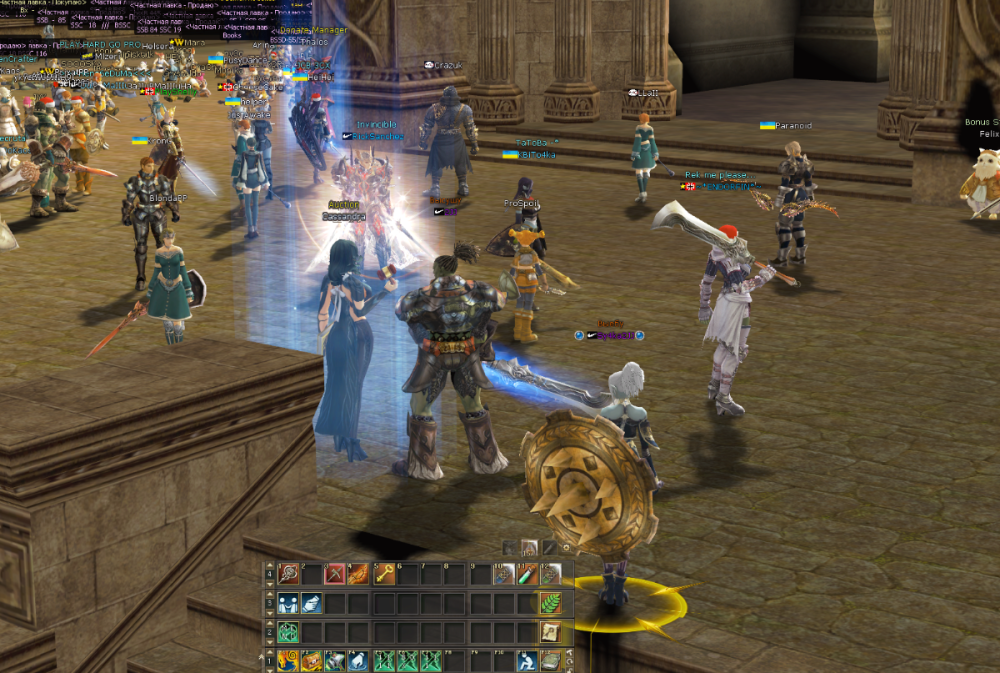The image size is (1000, 673).
Task: Activate the ornate staff icon in slot 1
Action: 288,574
